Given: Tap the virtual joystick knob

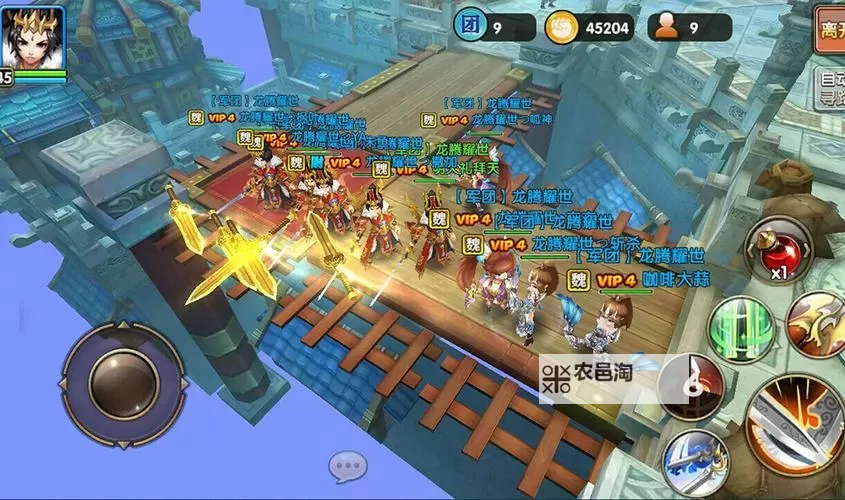Looking at the screenshot, I should 124,384.
